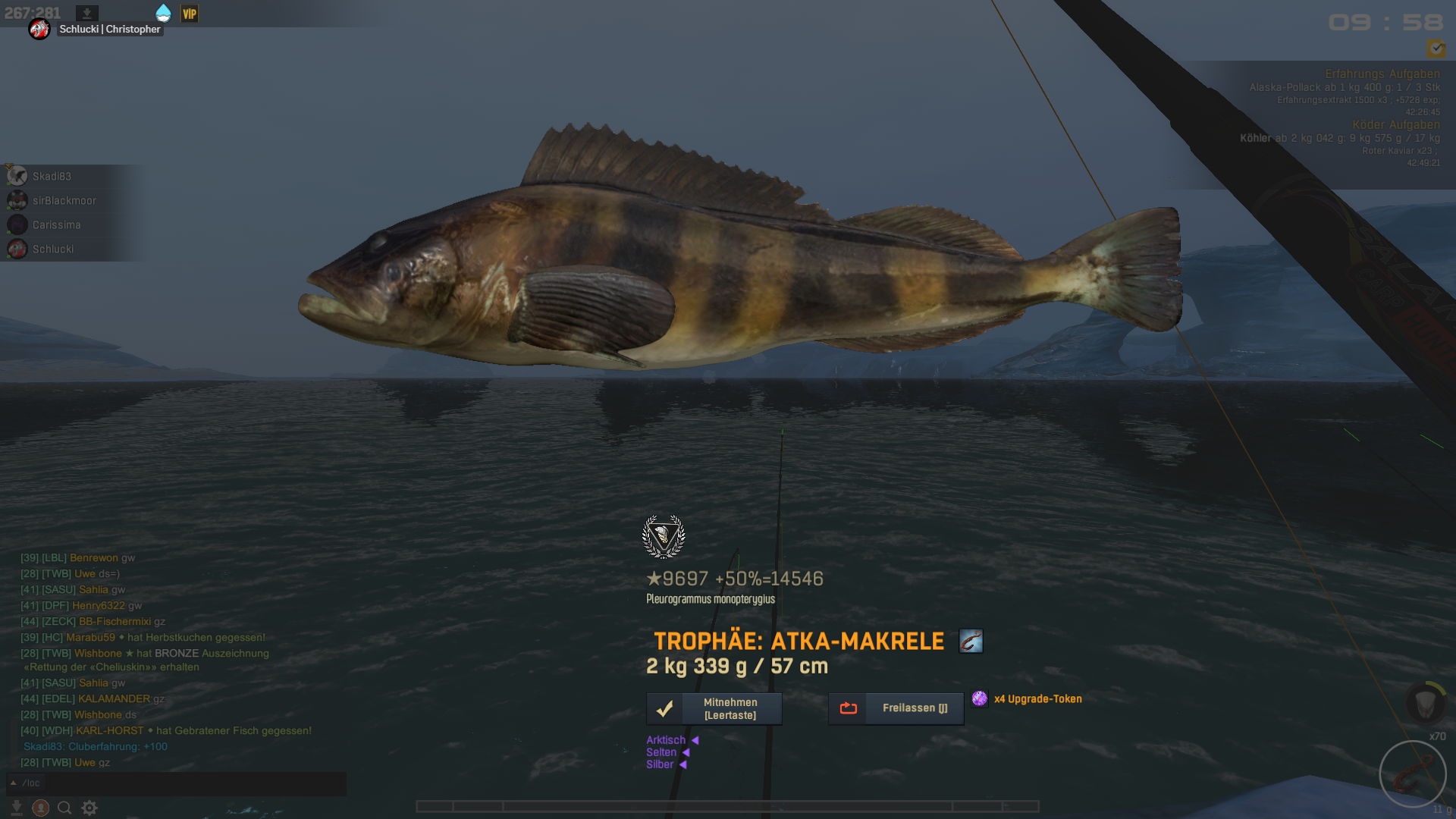The height and width of the screenshot is (819, 1456).
Task: Keep the fish with Mitnehmen
Action: pos(714,708)
